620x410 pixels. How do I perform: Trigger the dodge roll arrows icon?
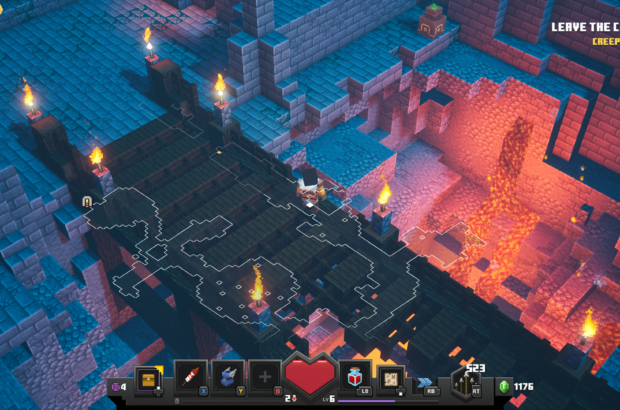point(427,381)
